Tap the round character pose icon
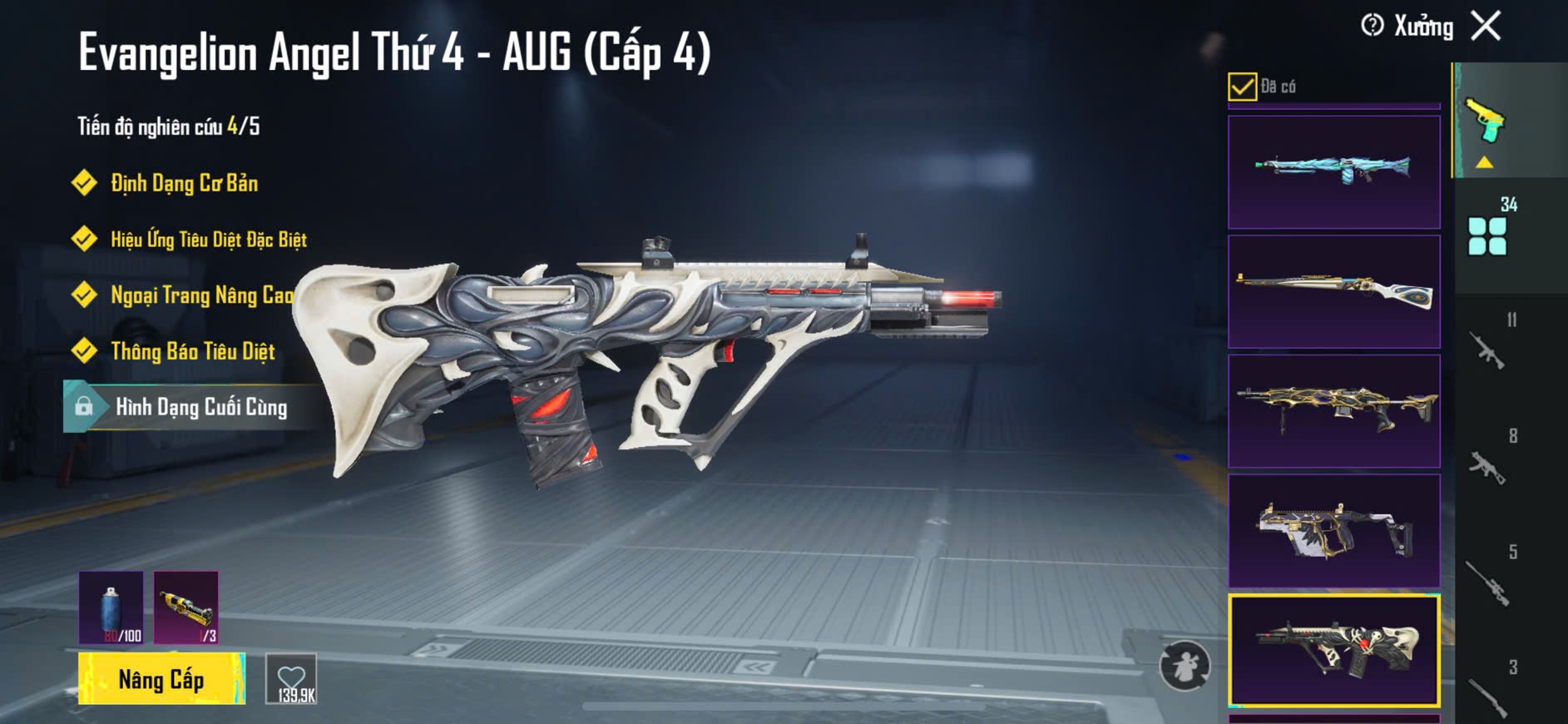This screenshot has width=1568, height=724. (x=1185, y=666)
